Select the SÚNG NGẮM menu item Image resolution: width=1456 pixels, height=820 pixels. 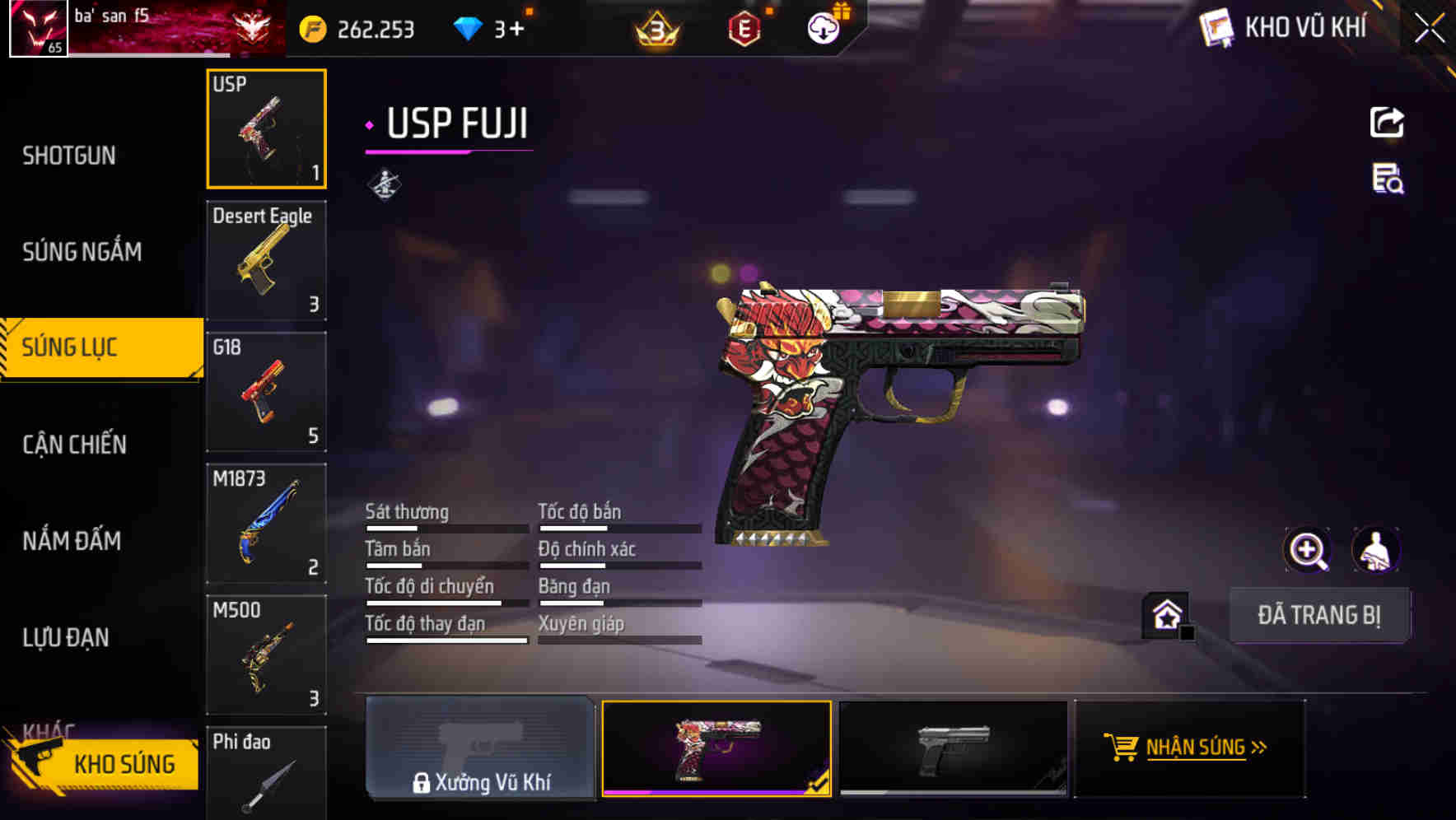(82, 253)
